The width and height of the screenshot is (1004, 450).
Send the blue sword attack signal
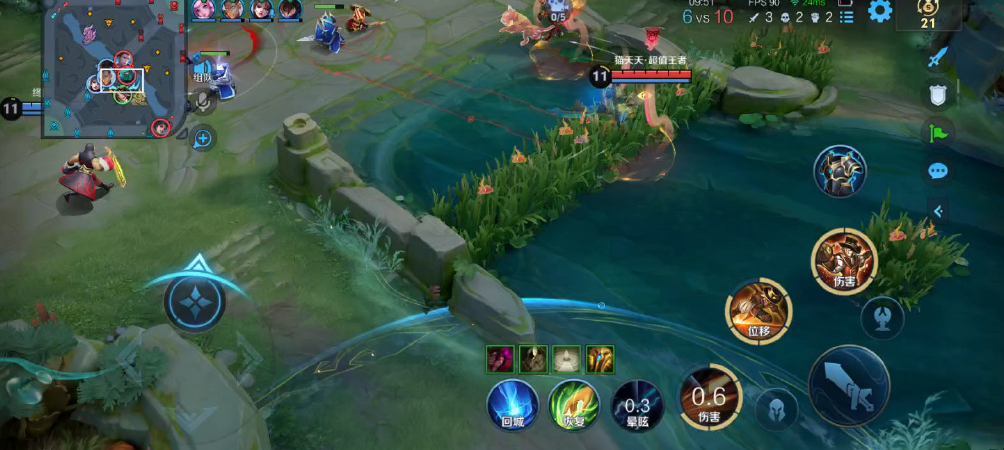tap(937, 57)
